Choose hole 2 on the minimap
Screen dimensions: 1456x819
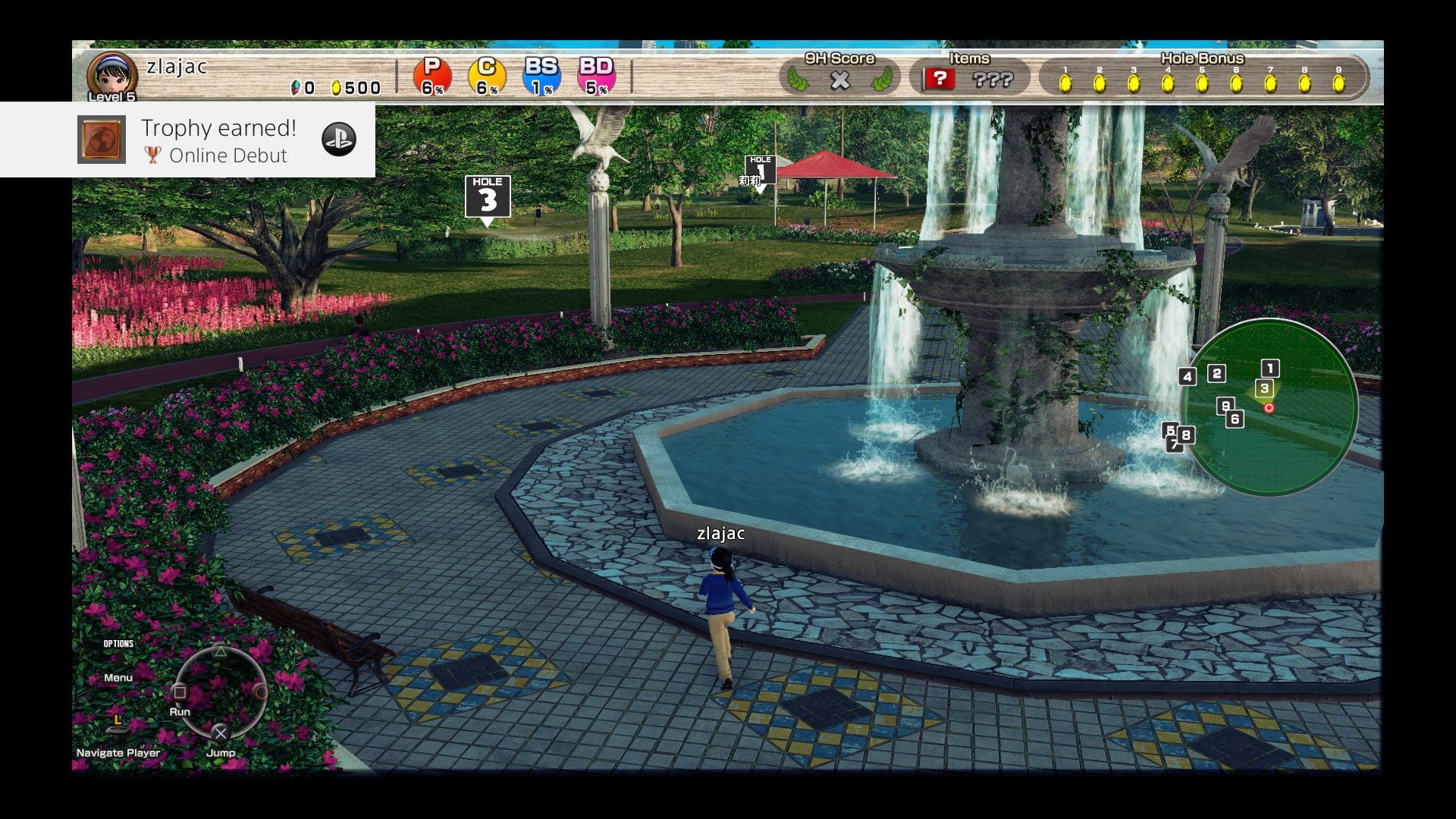(x=1217, y=373)
